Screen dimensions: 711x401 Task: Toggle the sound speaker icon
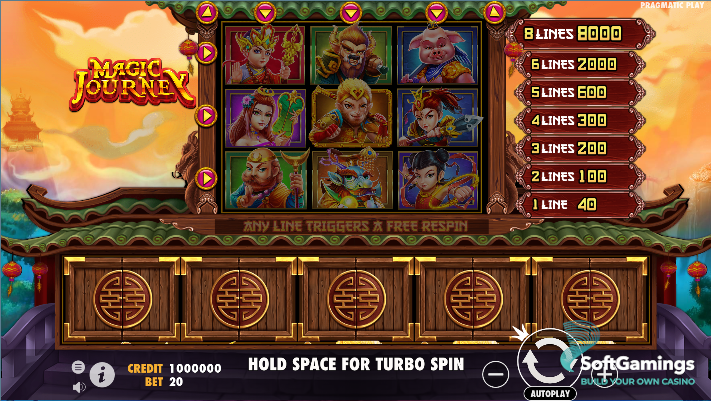click(x=79, y=383)
